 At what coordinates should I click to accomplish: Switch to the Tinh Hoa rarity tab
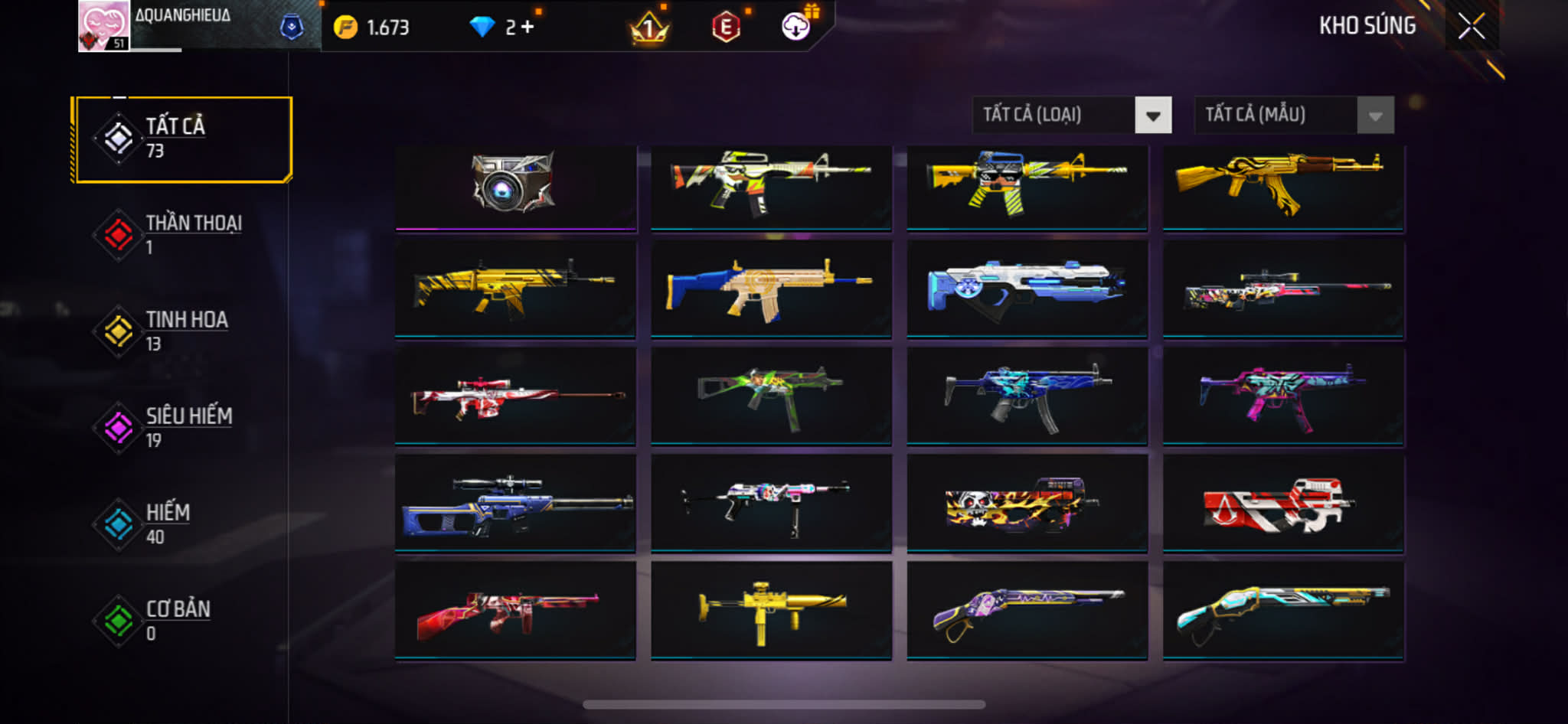[x=182, y=331]
